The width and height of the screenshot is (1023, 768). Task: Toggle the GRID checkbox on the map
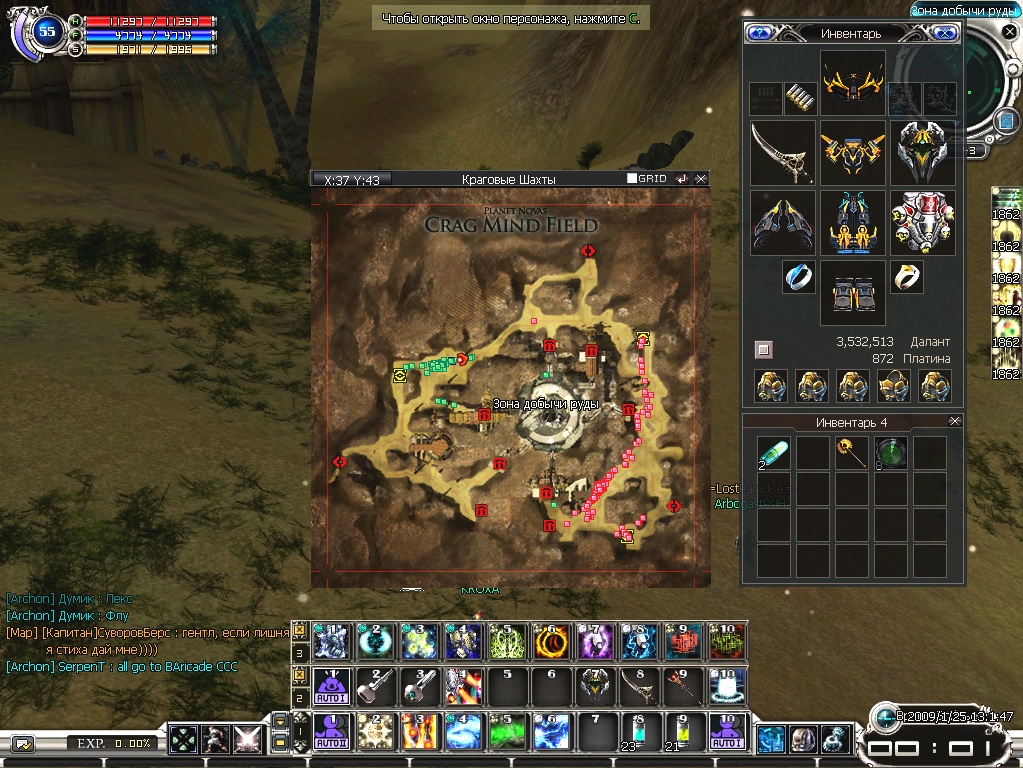click(632, 179)
